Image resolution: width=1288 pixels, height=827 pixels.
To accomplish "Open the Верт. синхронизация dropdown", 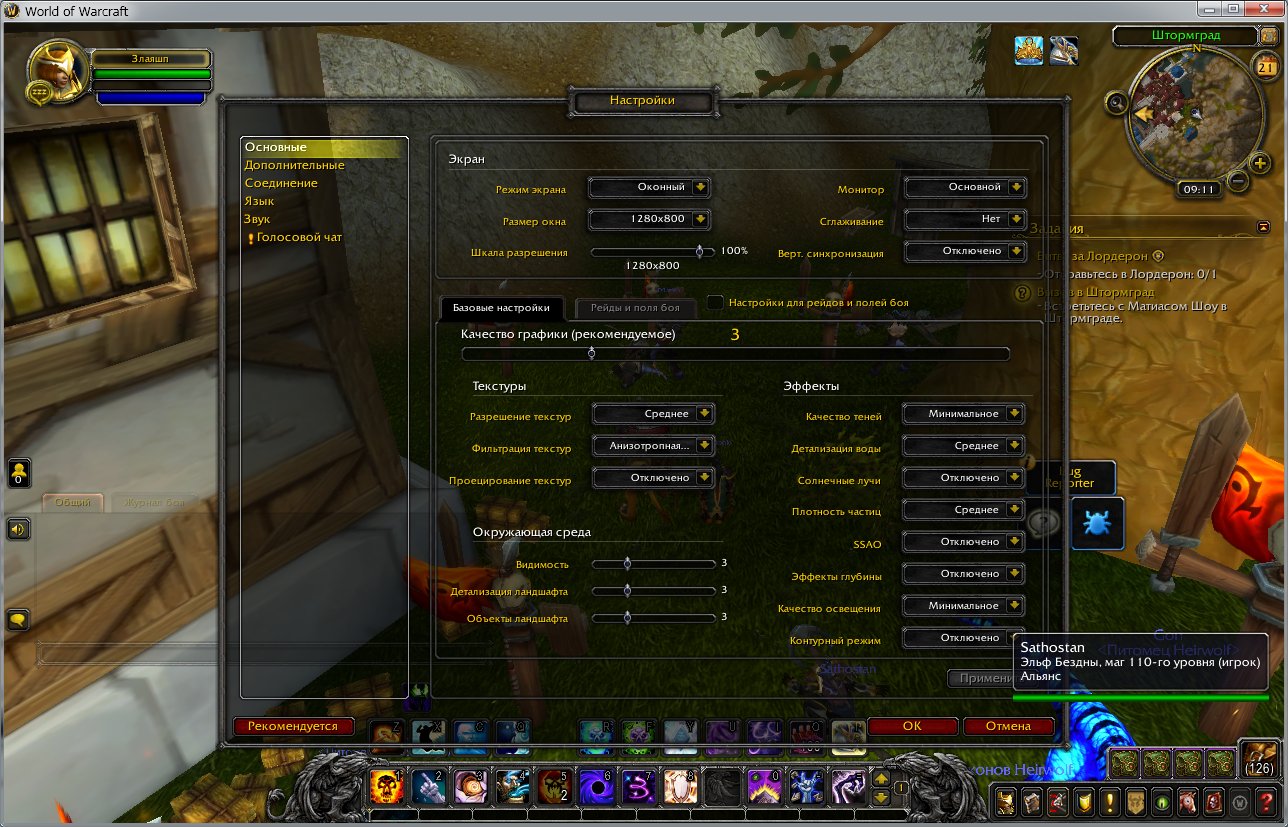I will [965, 251].
